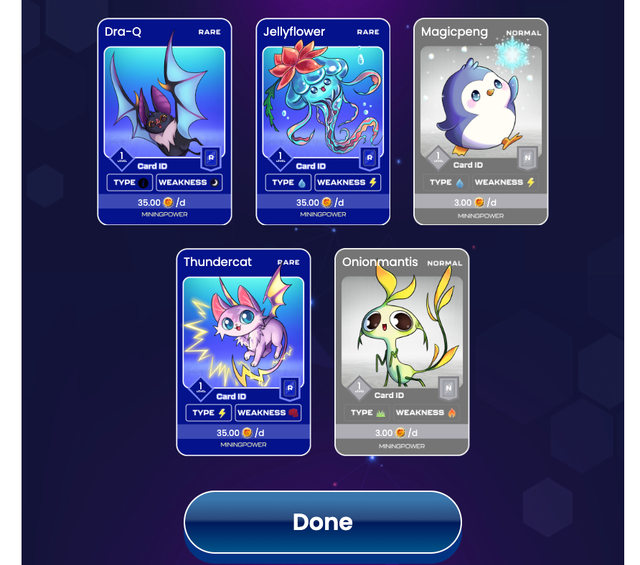Select the Dra-Q bat card

[164, 121]
